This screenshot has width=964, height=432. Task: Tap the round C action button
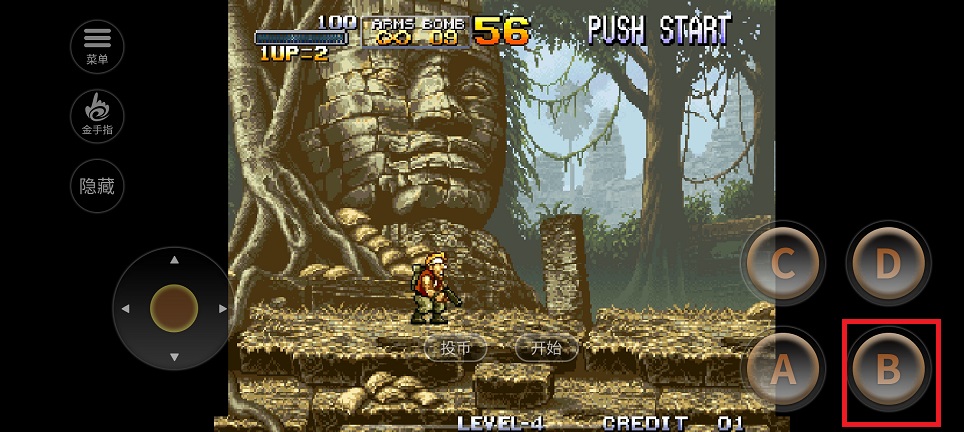click(x=783, y=264)
